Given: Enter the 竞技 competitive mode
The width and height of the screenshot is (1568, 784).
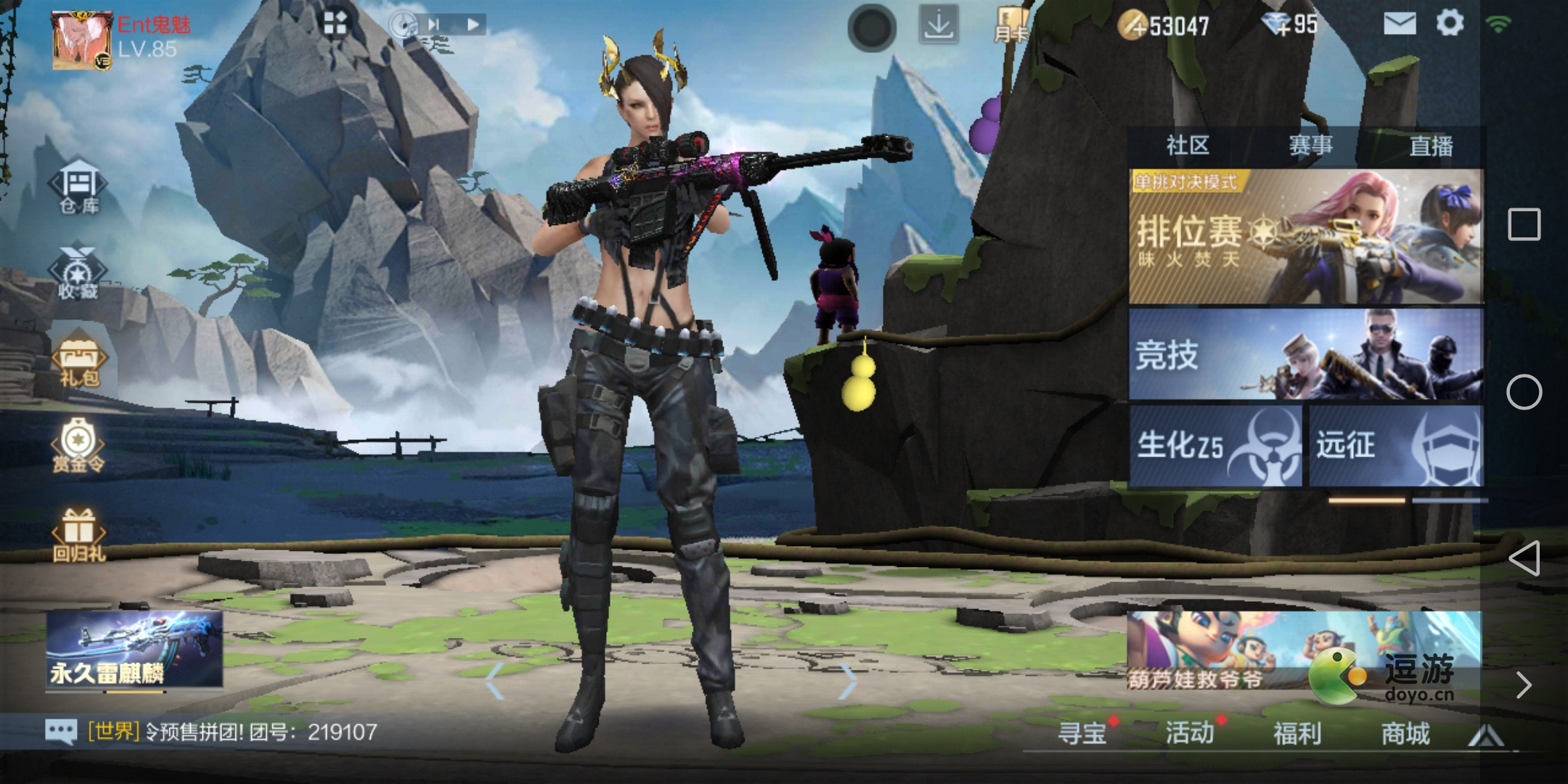Looking at the screenshot, I should click(1305, 354).
